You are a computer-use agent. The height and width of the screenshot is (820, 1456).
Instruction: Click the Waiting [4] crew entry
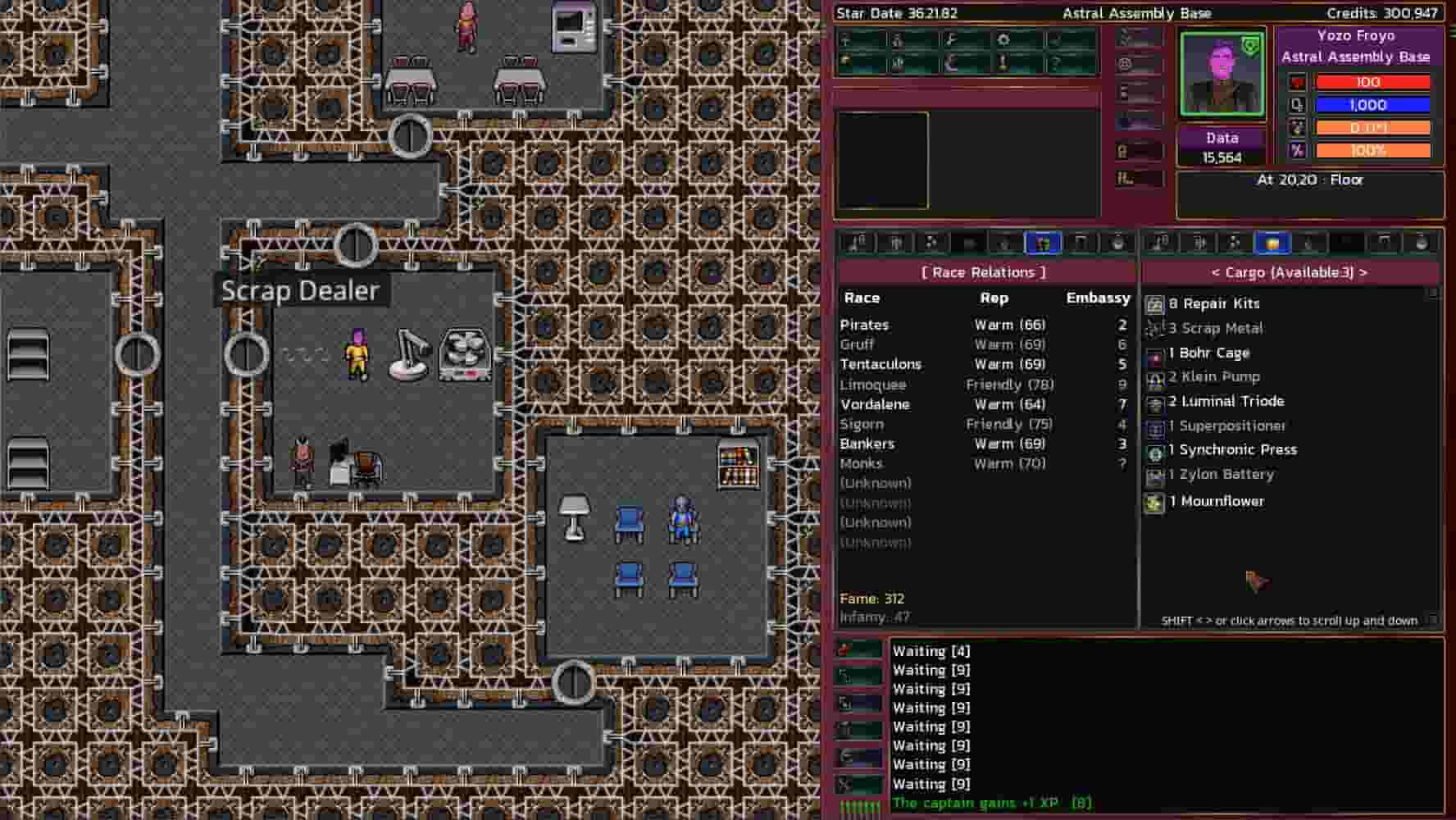(x=931, y=650)
